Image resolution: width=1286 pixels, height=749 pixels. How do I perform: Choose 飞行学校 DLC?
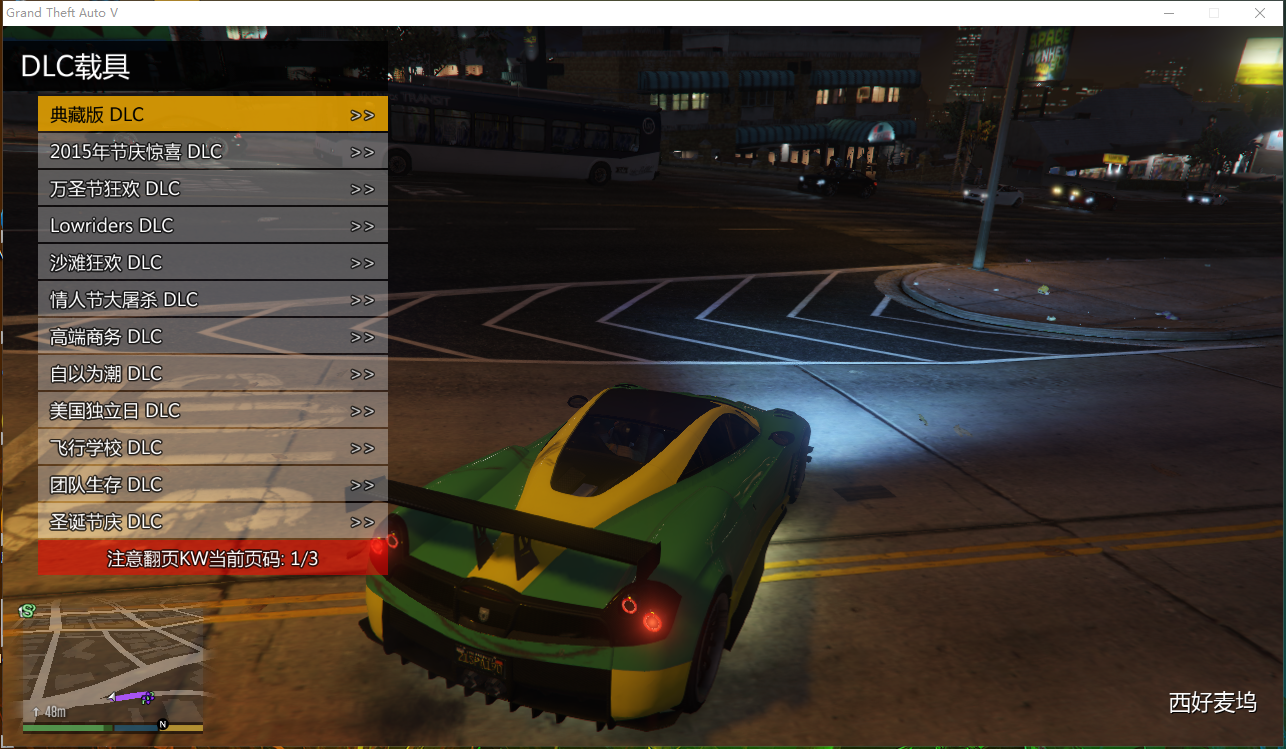coord(212,447)
